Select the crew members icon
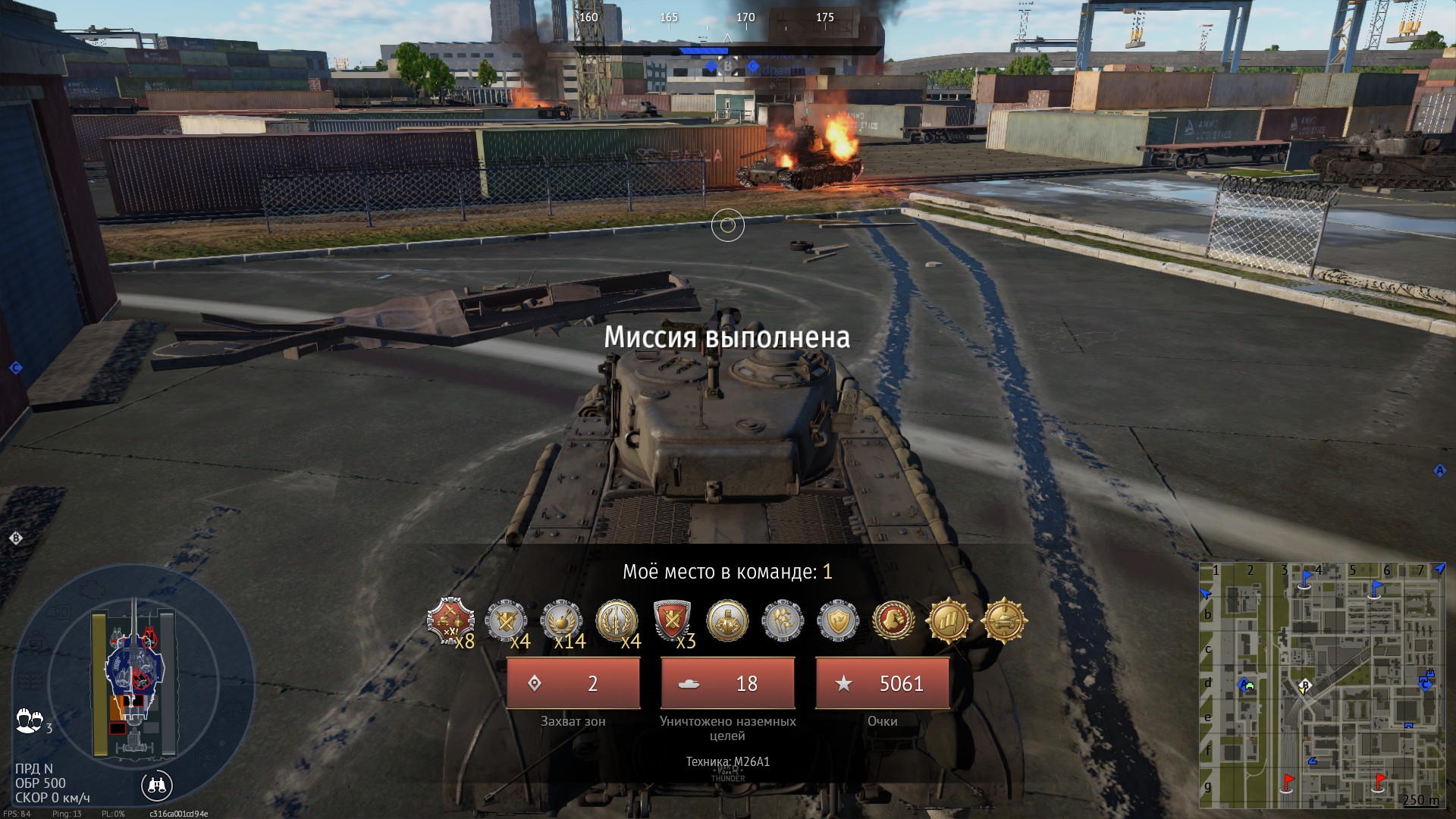This screenshot has height=819, width=1456. pos(30,720)
